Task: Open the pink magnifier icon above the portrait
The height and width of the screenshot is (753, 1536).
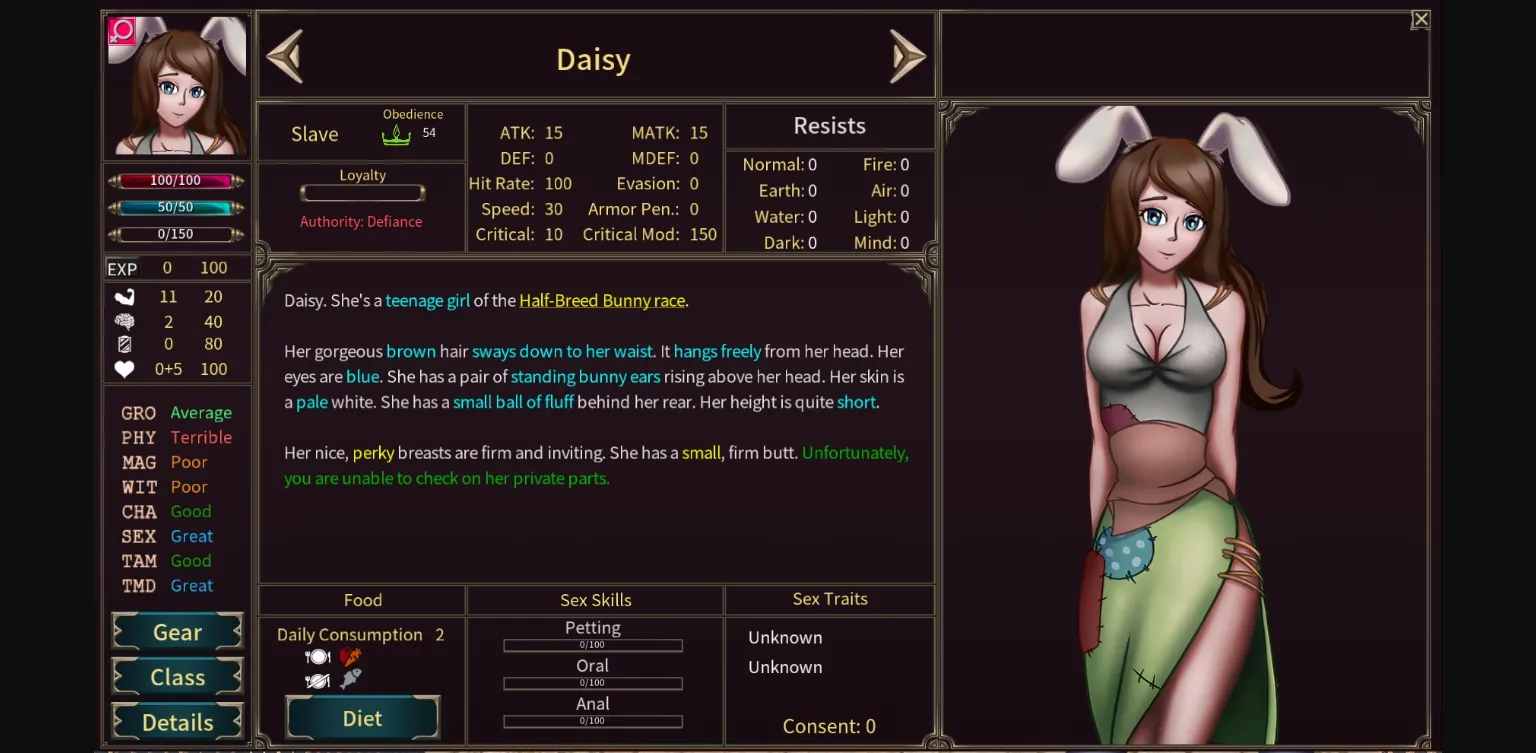Action: point(120,33)
